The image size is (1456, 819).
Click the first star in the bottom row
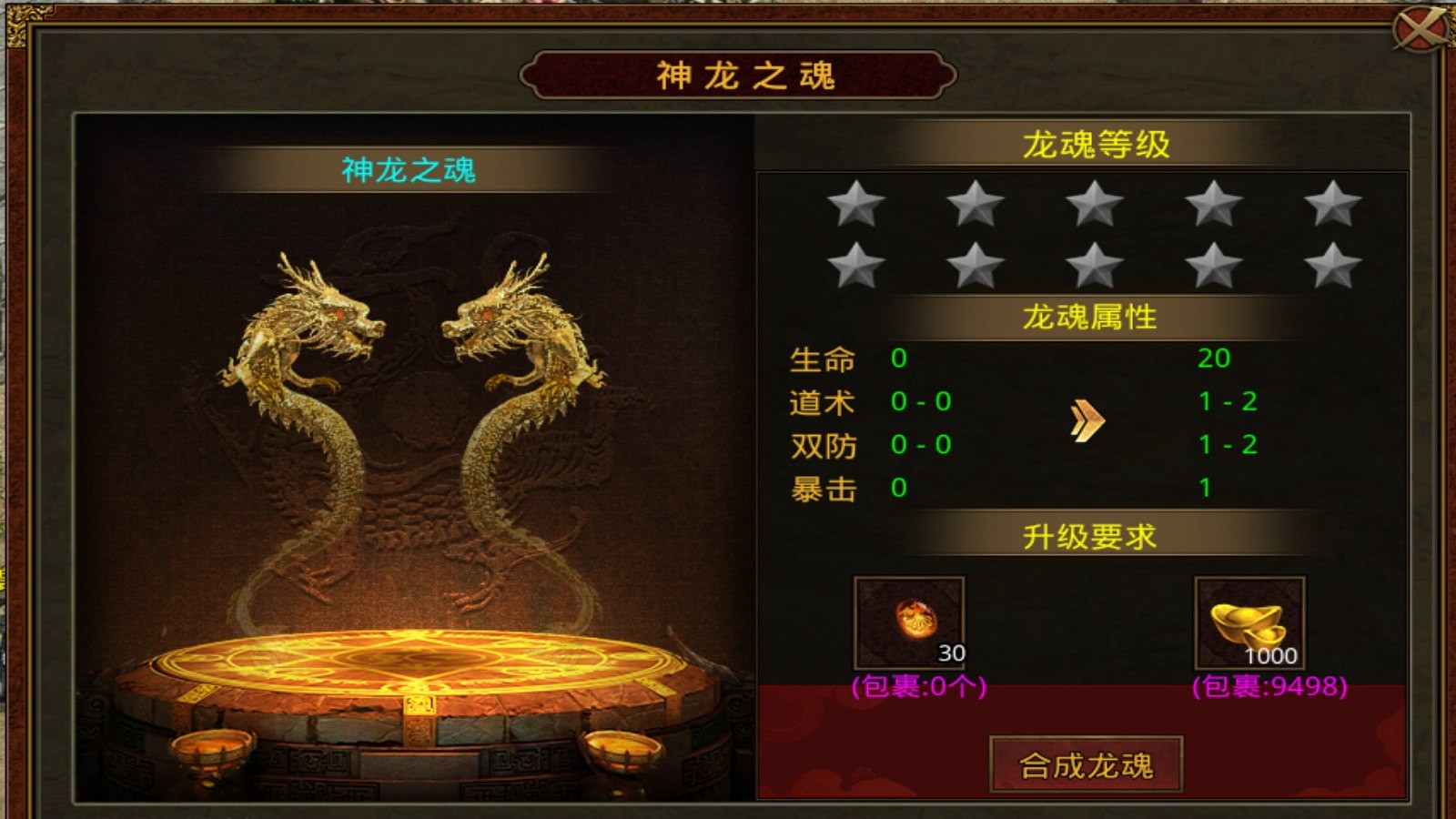click(855, 268)
